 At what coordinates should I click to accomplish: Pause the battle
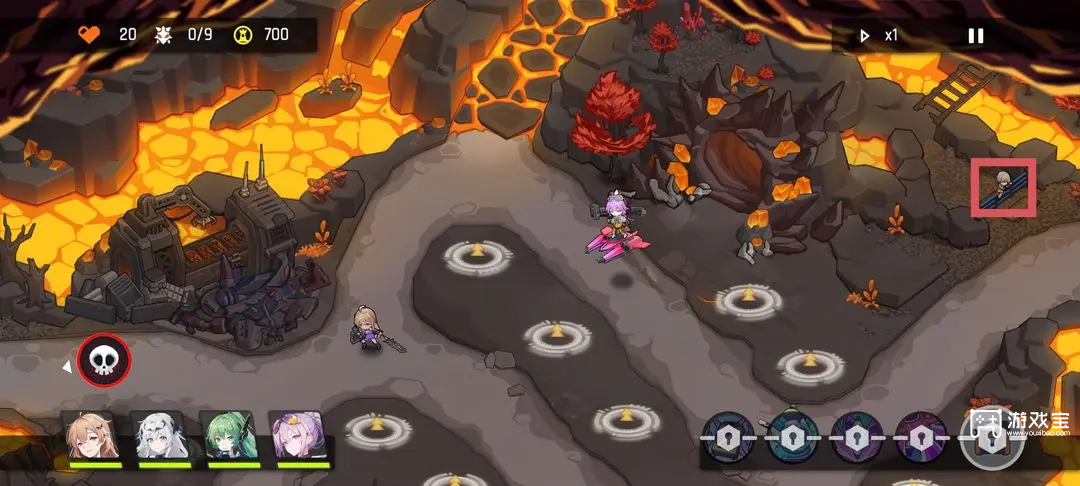[975, 36]
